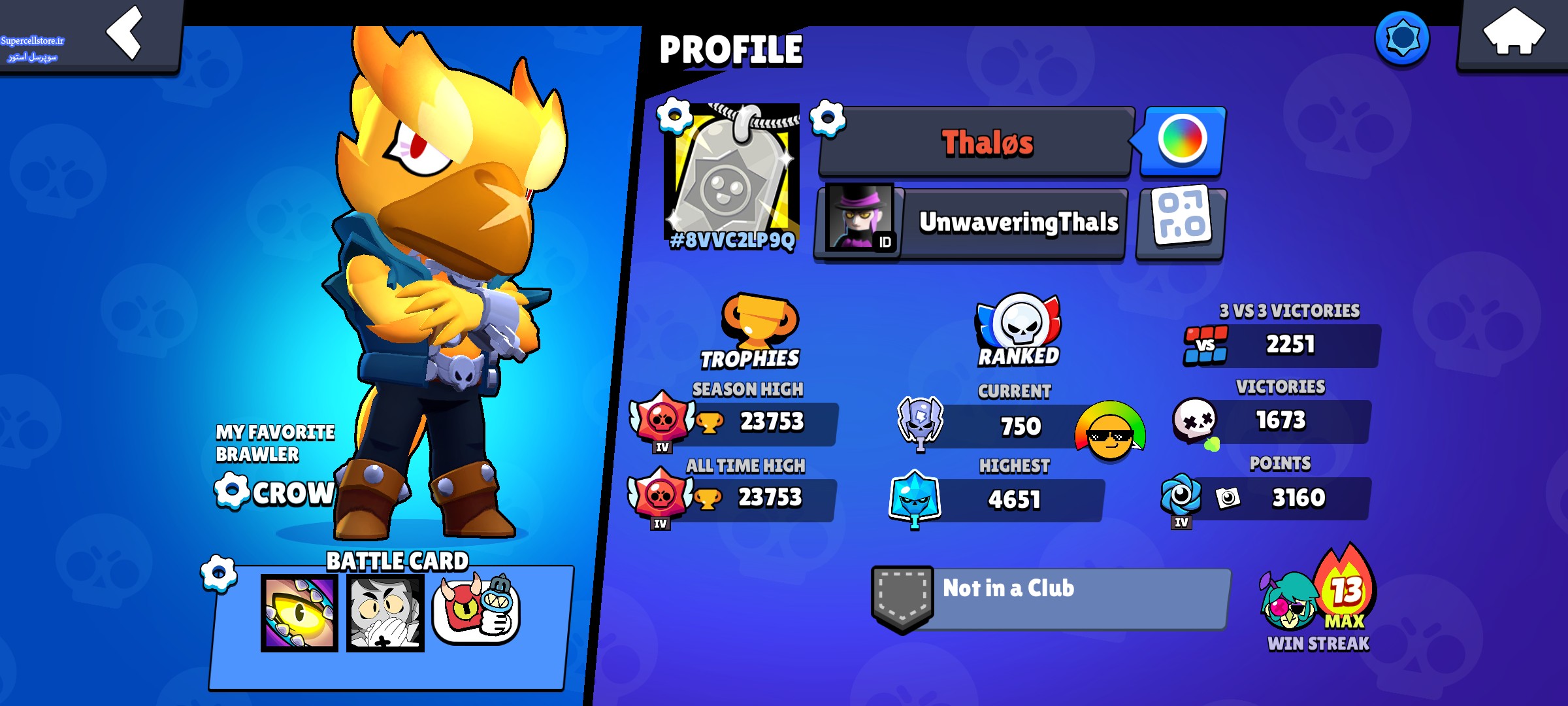Select the red devil battle card pin
The height and width of the screenshot is (706, 1568).
click(x=476, y=611)
